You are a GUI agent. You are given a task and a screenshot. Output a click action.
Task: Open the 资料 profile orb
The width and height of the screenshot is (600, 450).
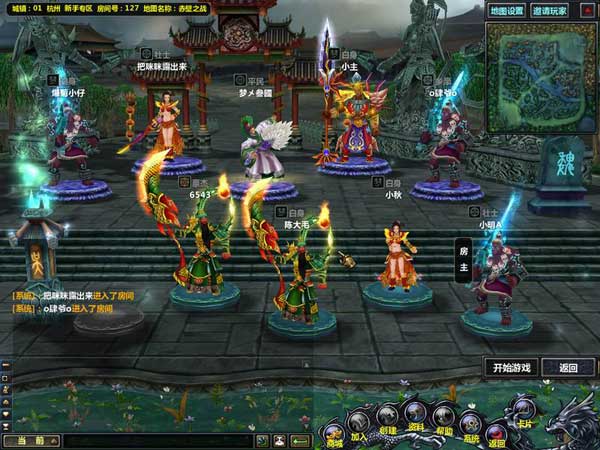pyautogui.click(x=415, y=410)
